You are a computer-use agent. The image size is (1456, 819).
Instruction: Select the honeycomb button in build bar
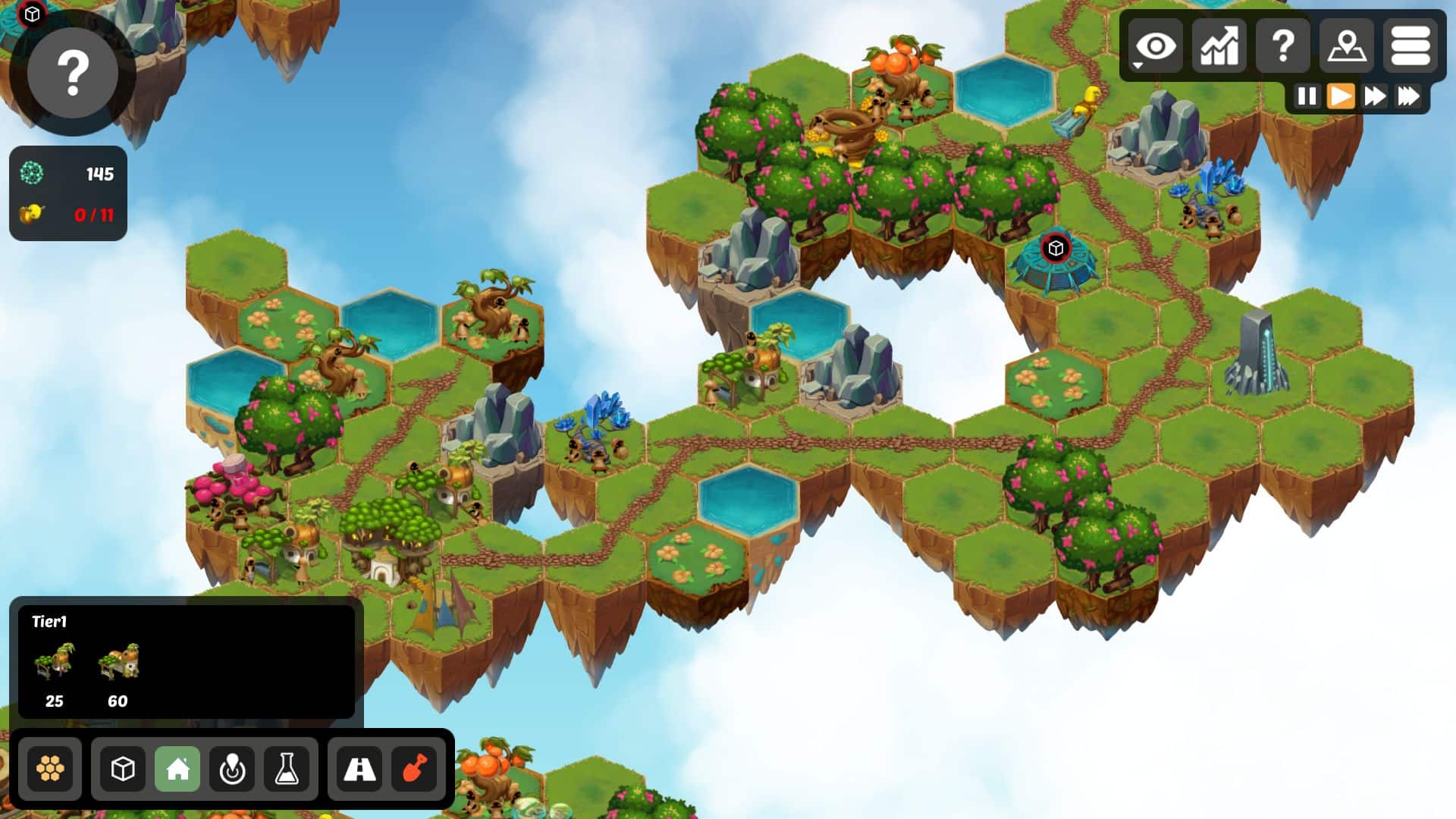click(x=50, y=769)
